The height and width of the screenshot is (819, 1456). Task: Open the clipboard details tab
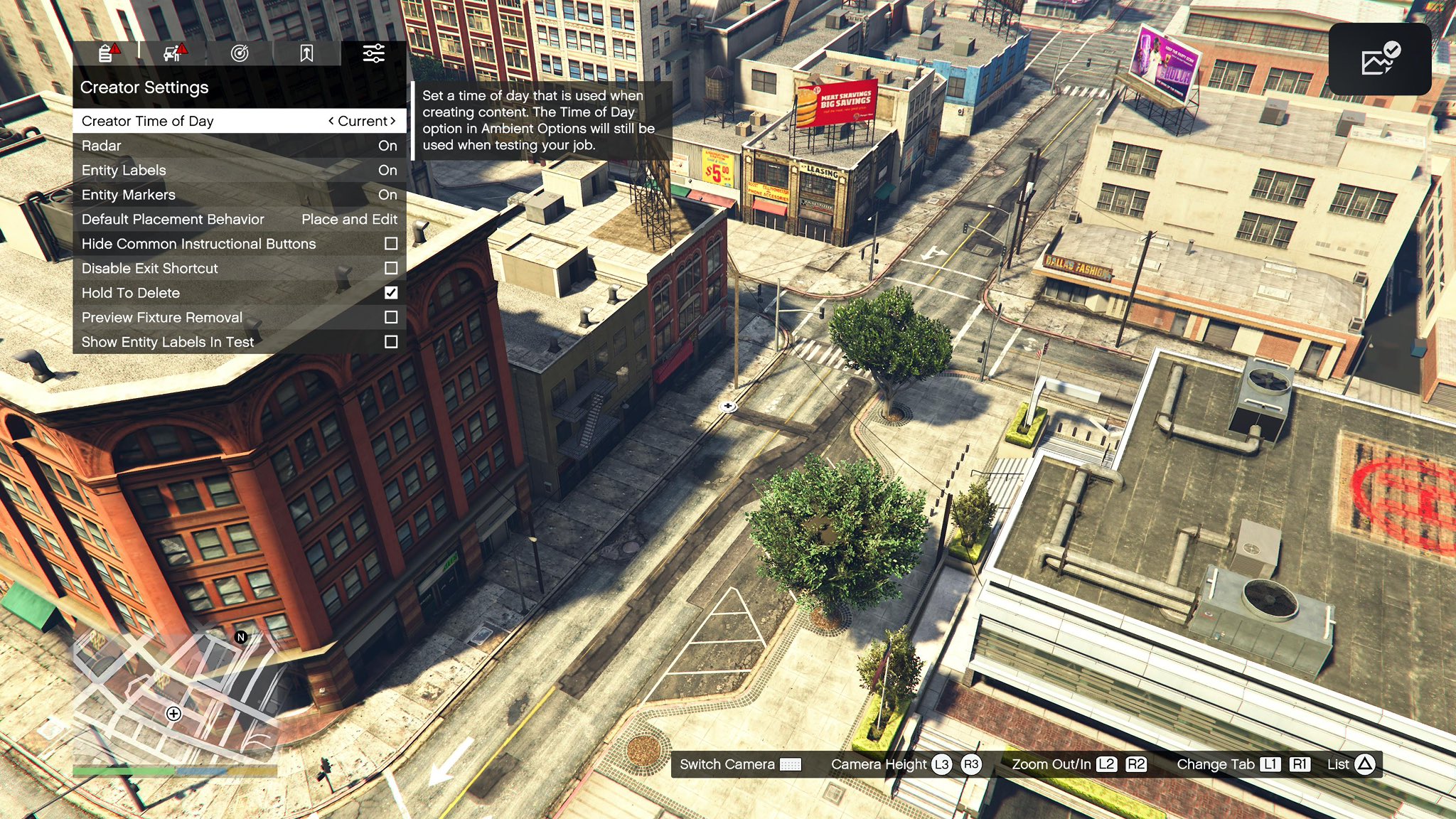click(107, 53)
